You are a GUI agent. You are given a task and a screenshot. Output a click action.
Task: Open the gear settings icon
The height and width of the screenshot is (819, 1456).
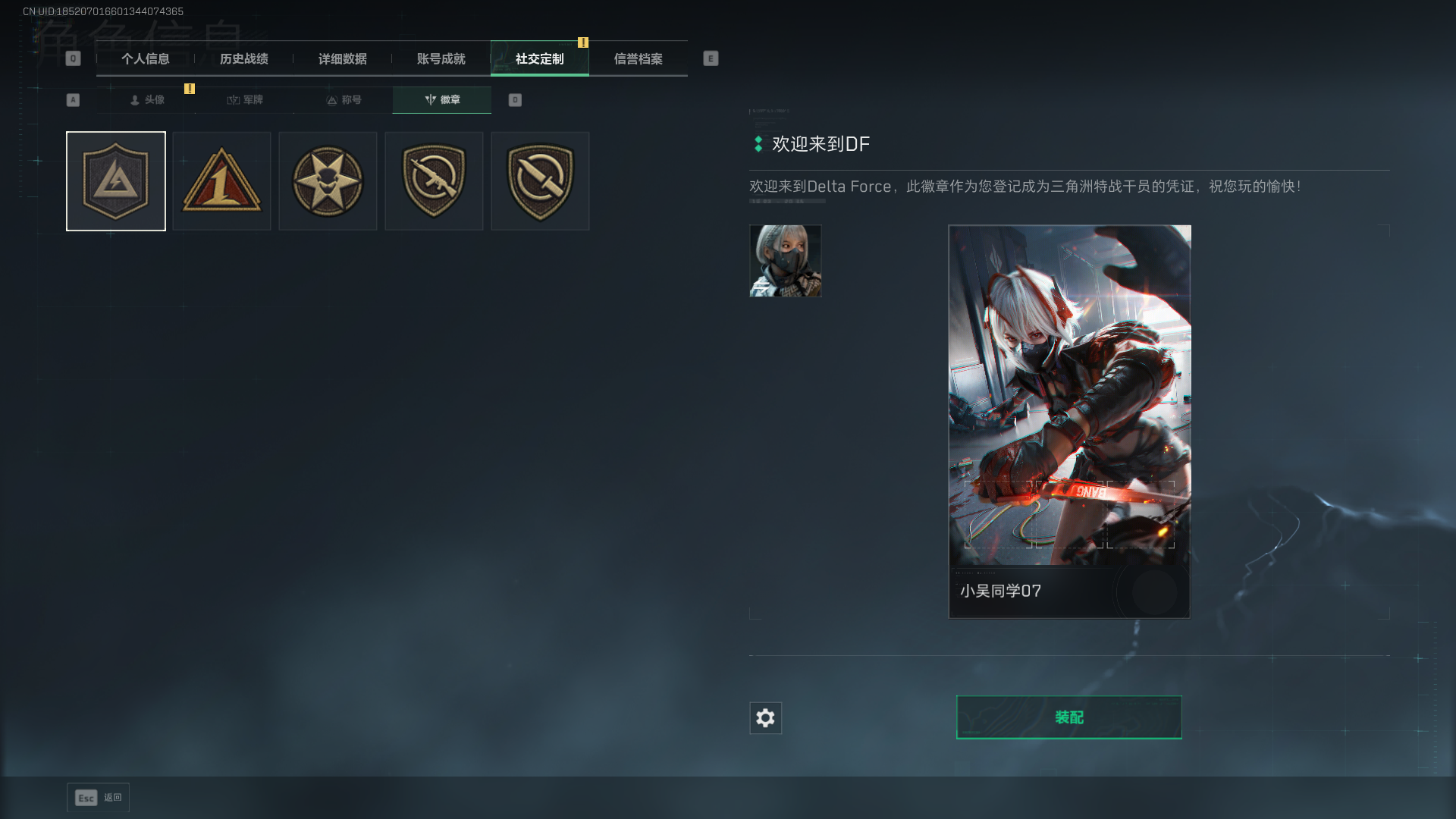pyautogui.click(x=765, y=718)
